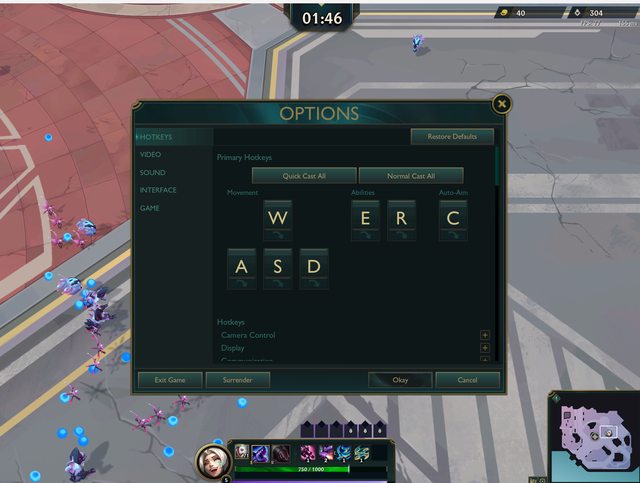Open the Sound settings tab
Viewport: 640px width, 483px height.
[x=153, y=173]
